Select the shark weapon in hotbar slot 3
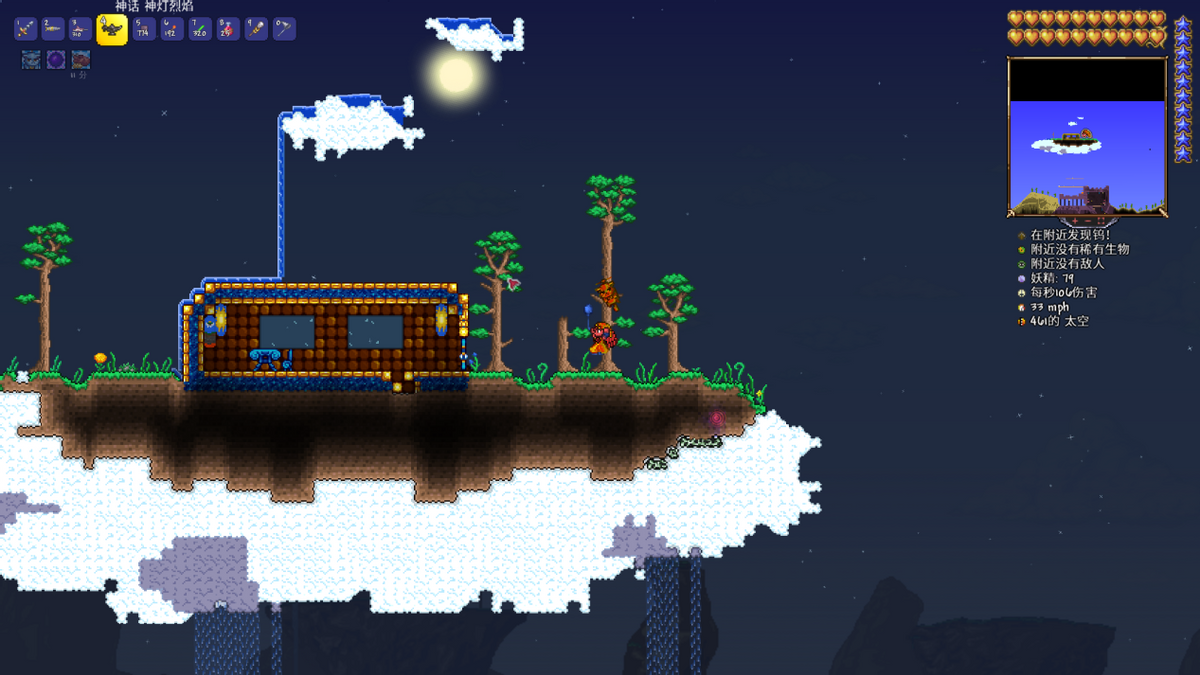 [x=82, y=29]
